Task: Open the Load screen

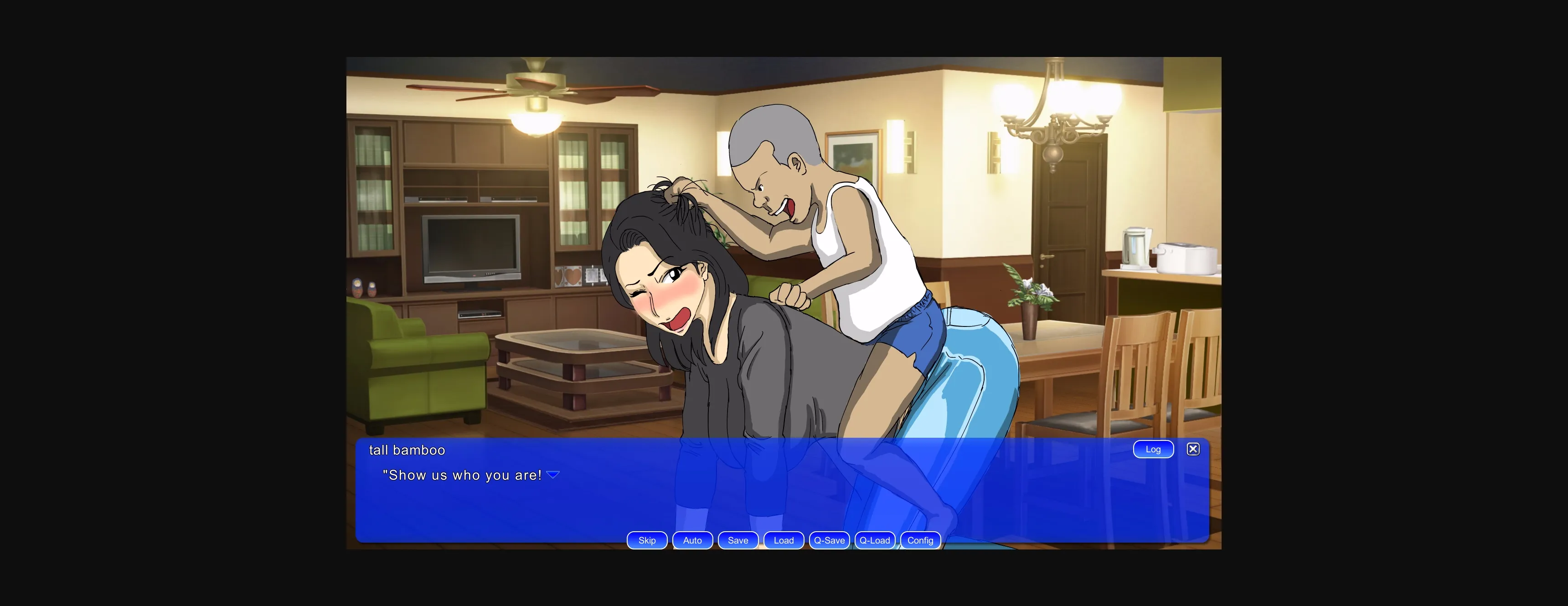Action: [x=784, y=540]
